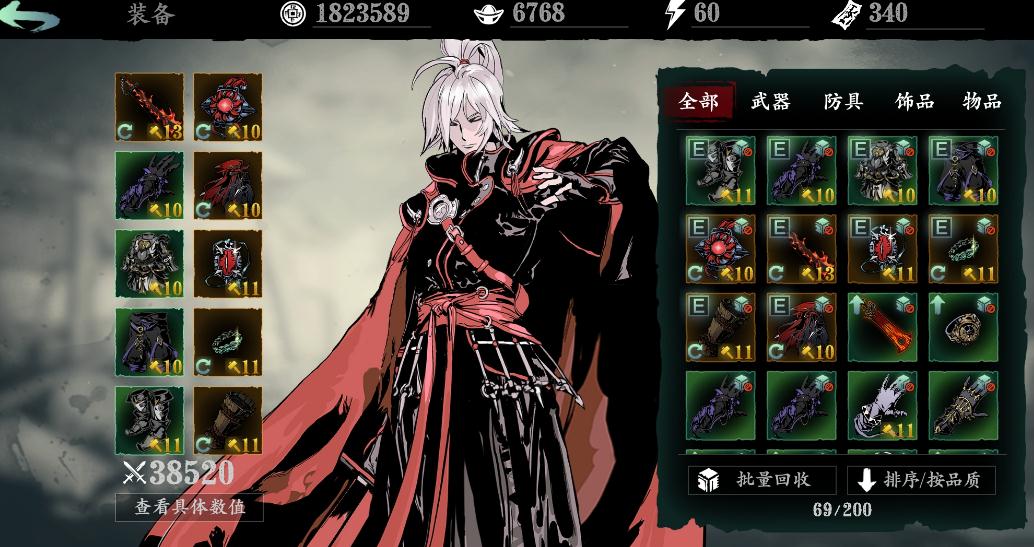Open 查看具体数值 detailed stats
Screen dimensions: 1034x547
(189, 507)
